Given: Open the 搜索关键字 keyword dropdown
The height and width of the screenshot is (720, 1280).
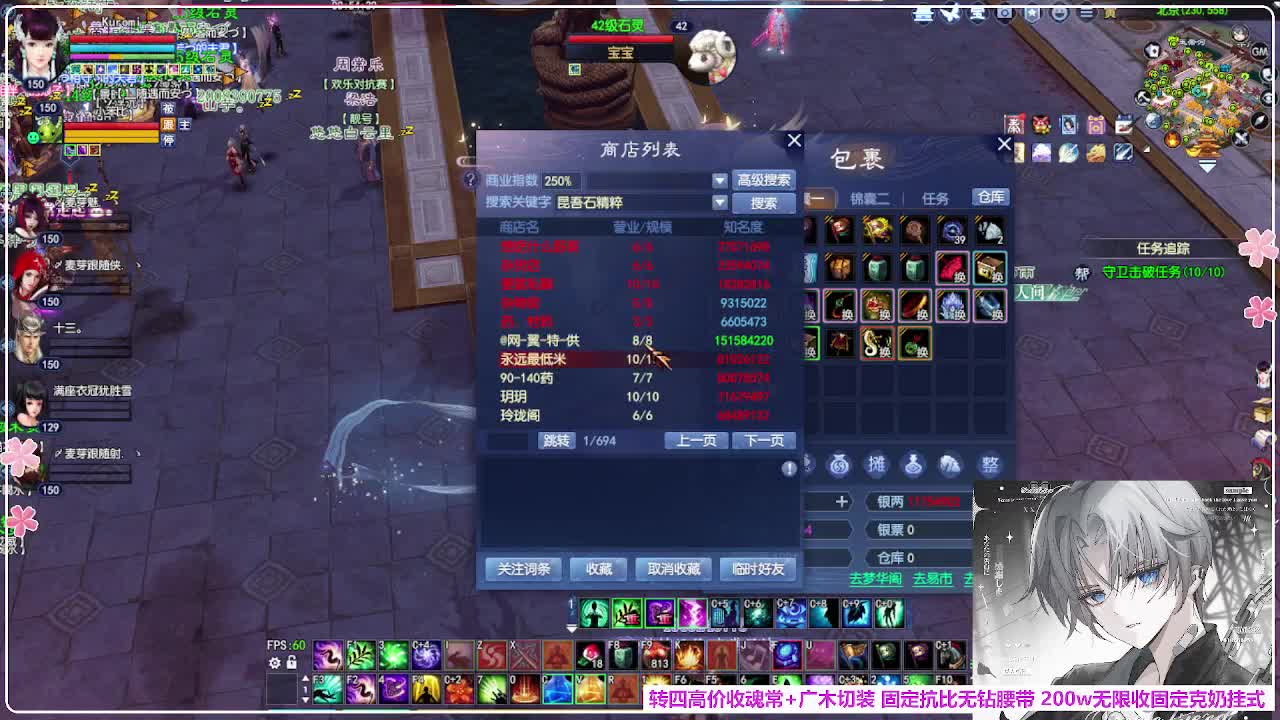Looking at the screenshot, I should [718, 201].
